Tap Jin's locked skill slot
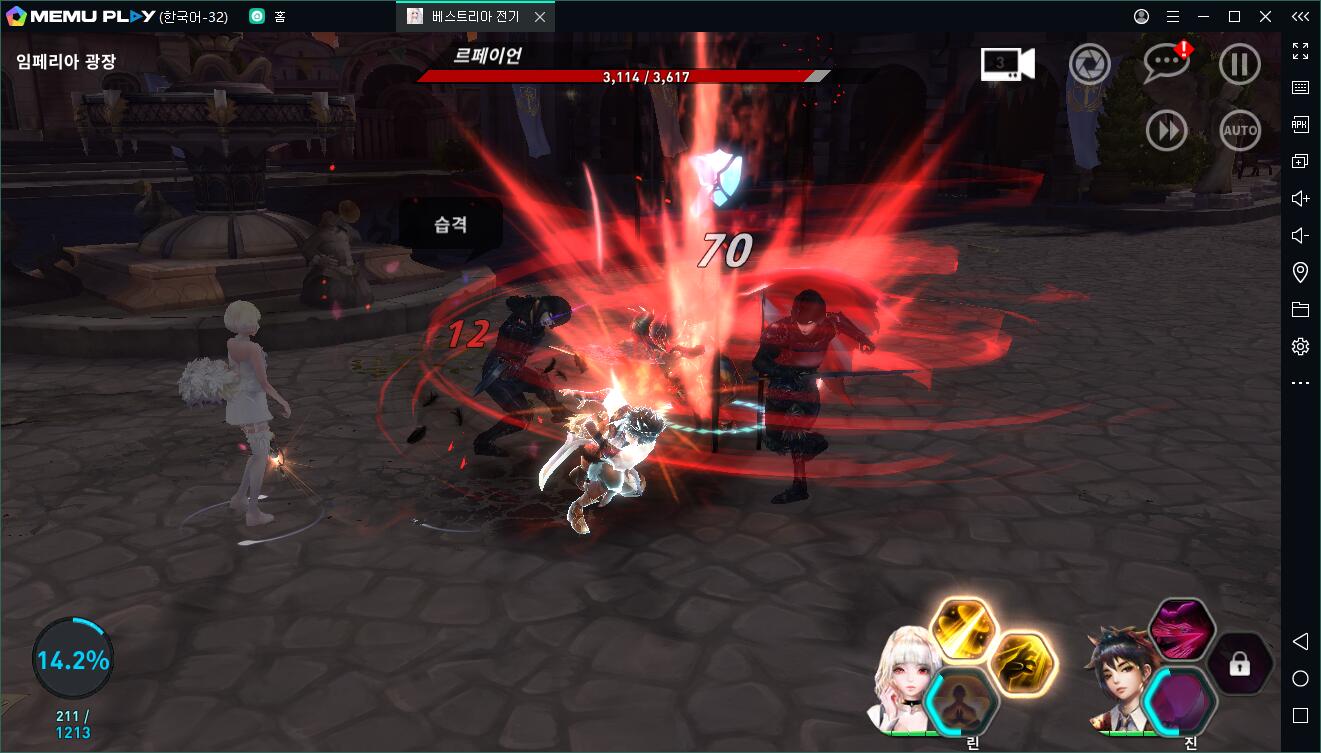This screenshot has width=1321, height=753. point(1240,664)
